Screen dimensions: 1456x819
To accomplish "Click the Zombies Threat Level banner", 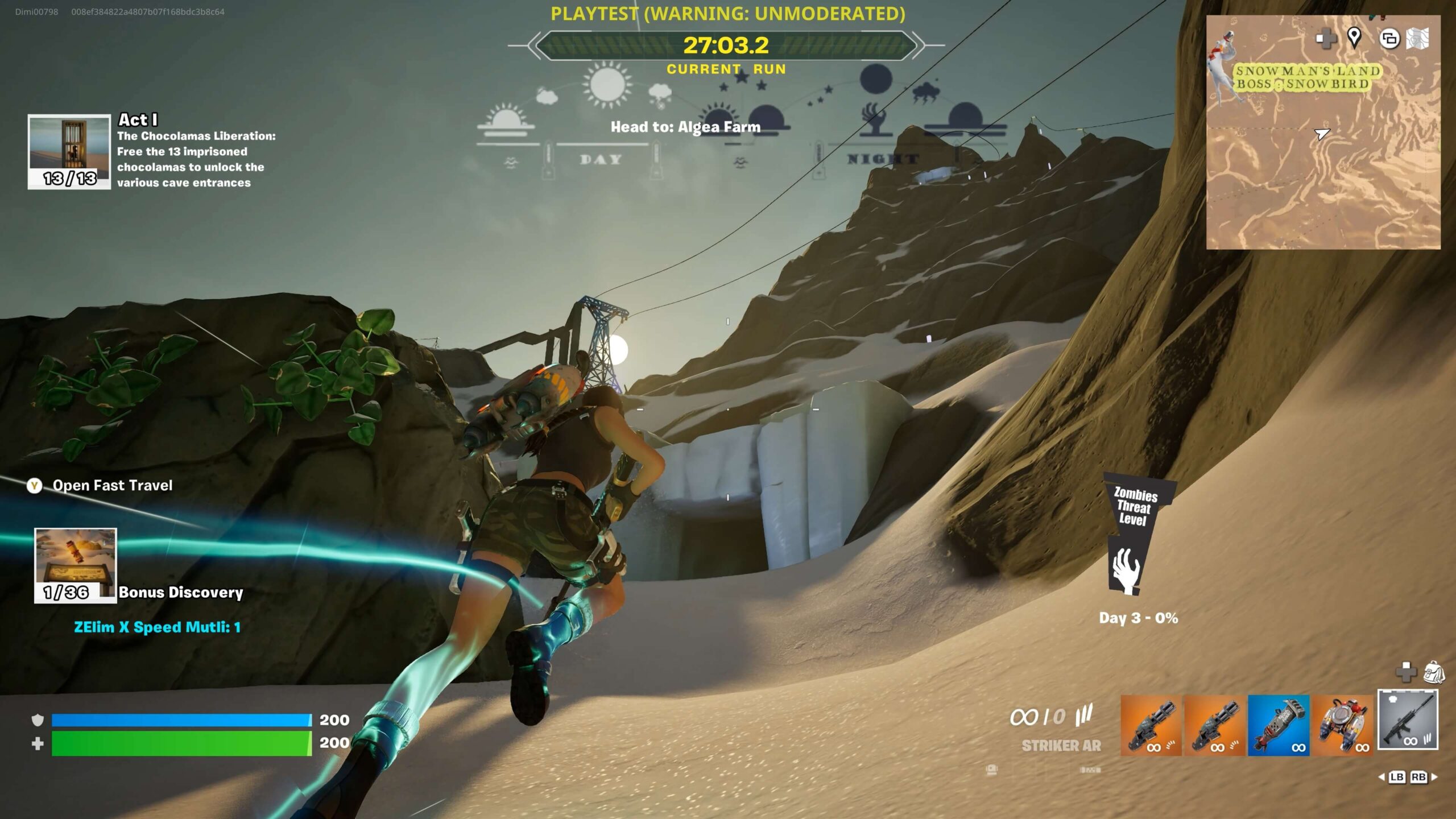I will click(x=1134, y=535).
